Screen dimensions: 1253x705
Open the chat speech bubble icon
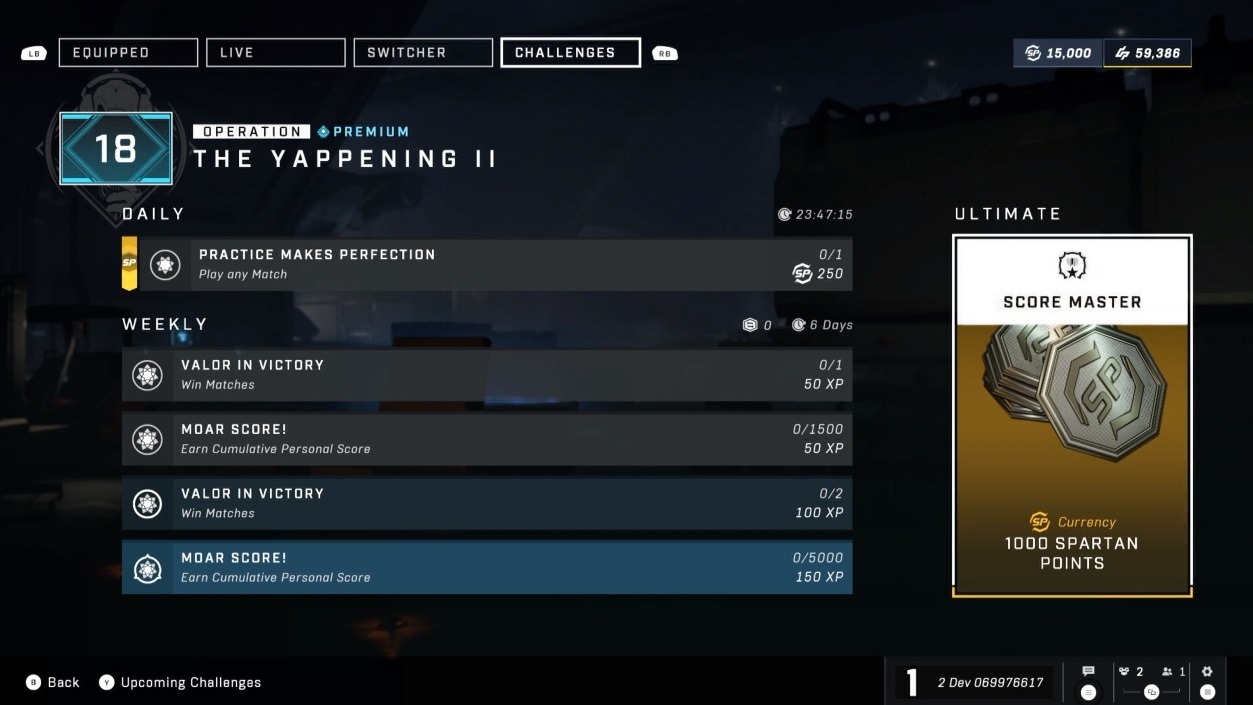pyautogui.click(x=1089, y=672)
